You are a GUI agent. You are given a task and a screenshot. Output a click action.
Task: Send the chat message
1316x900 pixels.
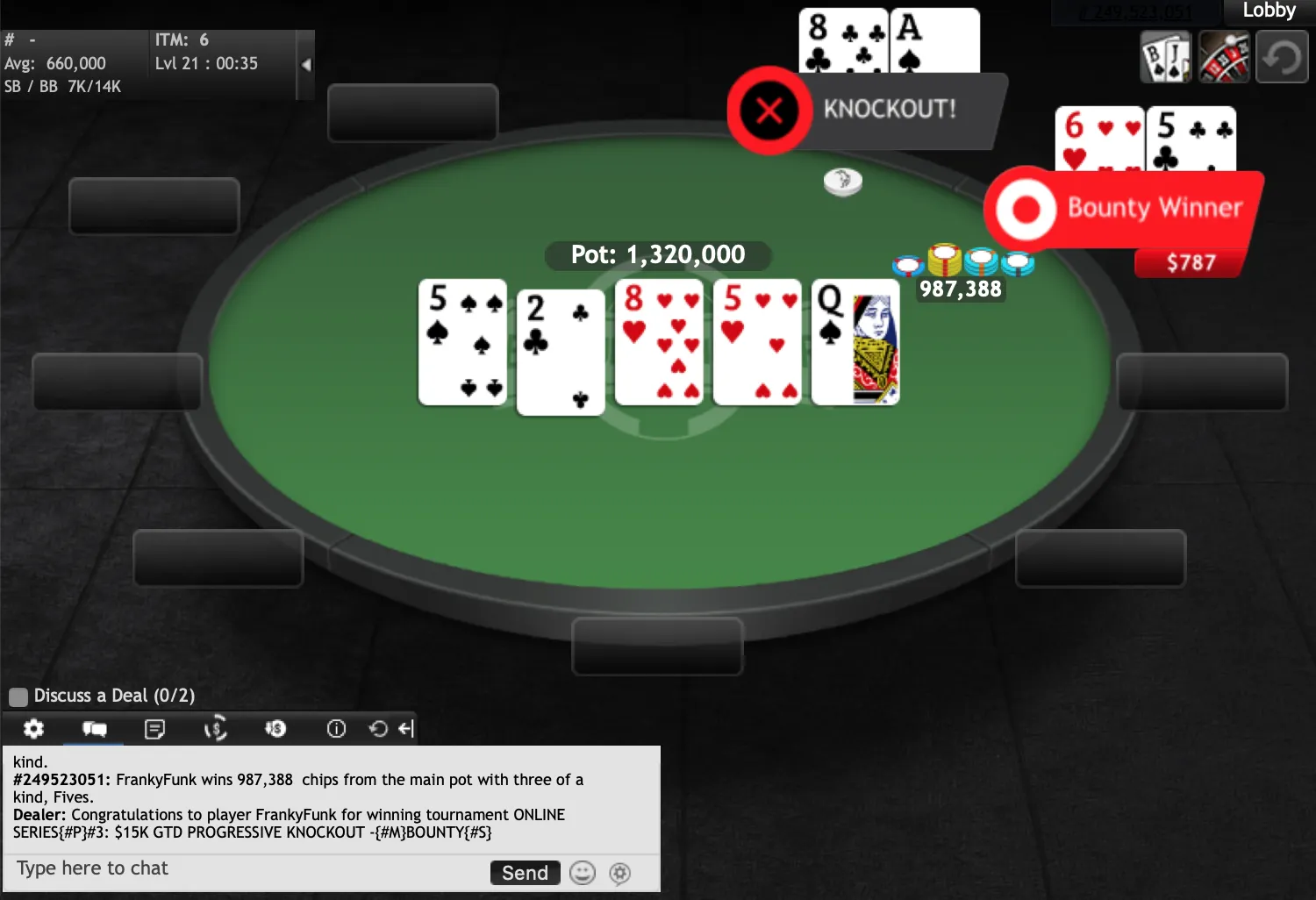click(x=525, y=873)
